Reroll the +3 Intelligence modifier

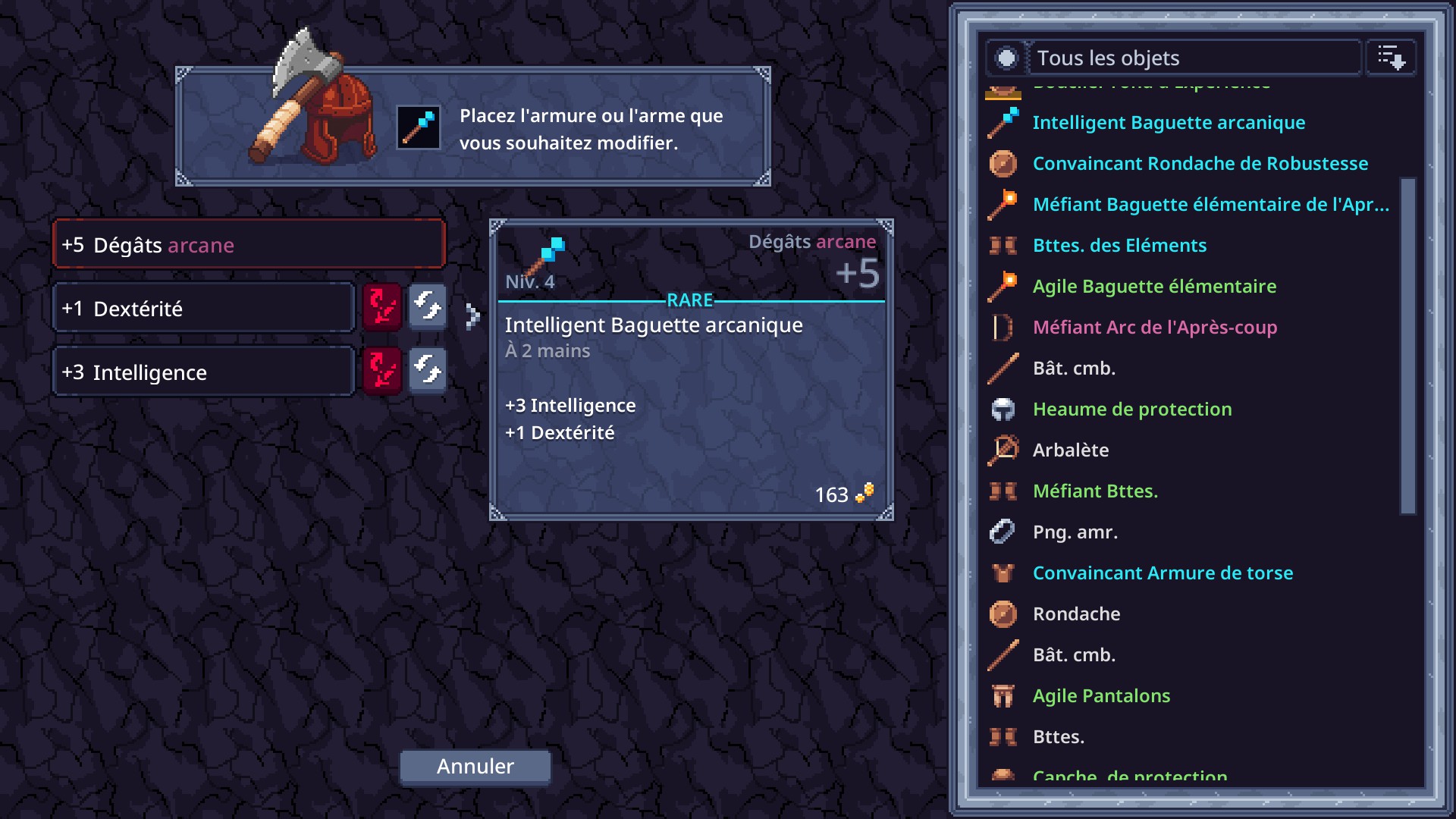click(428, 372)
